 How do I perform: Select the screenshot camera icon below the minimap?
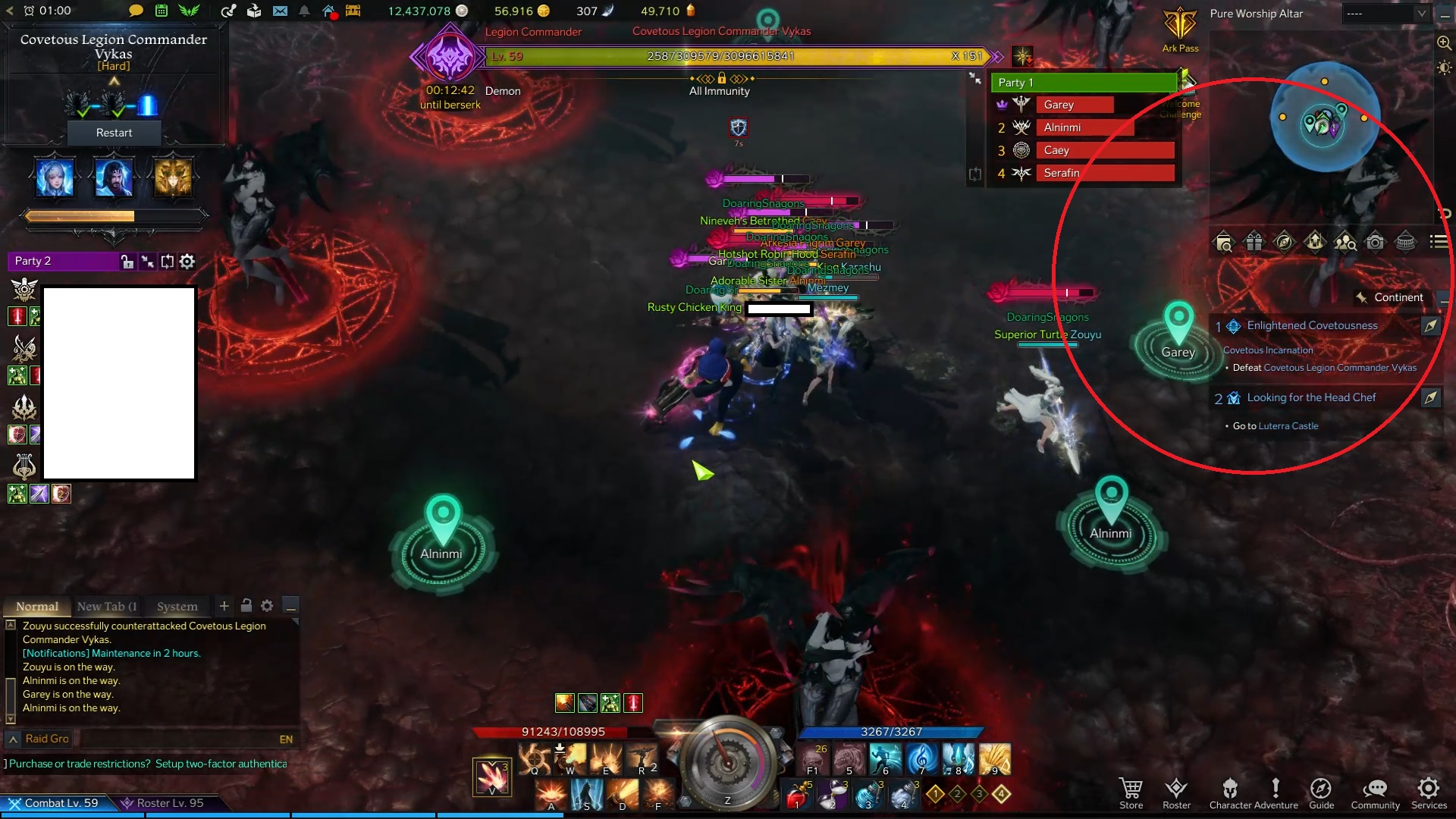pos(1376,241)
